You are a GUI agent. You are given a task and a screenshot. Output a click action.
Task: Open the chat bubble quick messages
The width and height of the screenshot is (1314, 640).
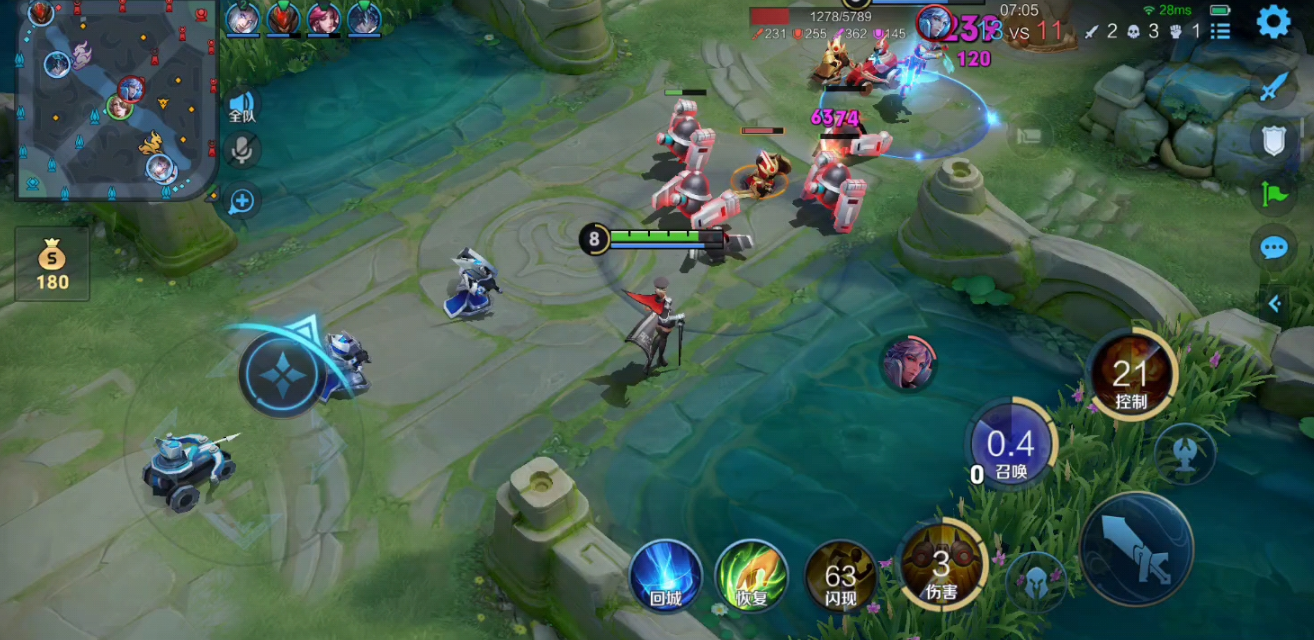[x=1272, y=246]
